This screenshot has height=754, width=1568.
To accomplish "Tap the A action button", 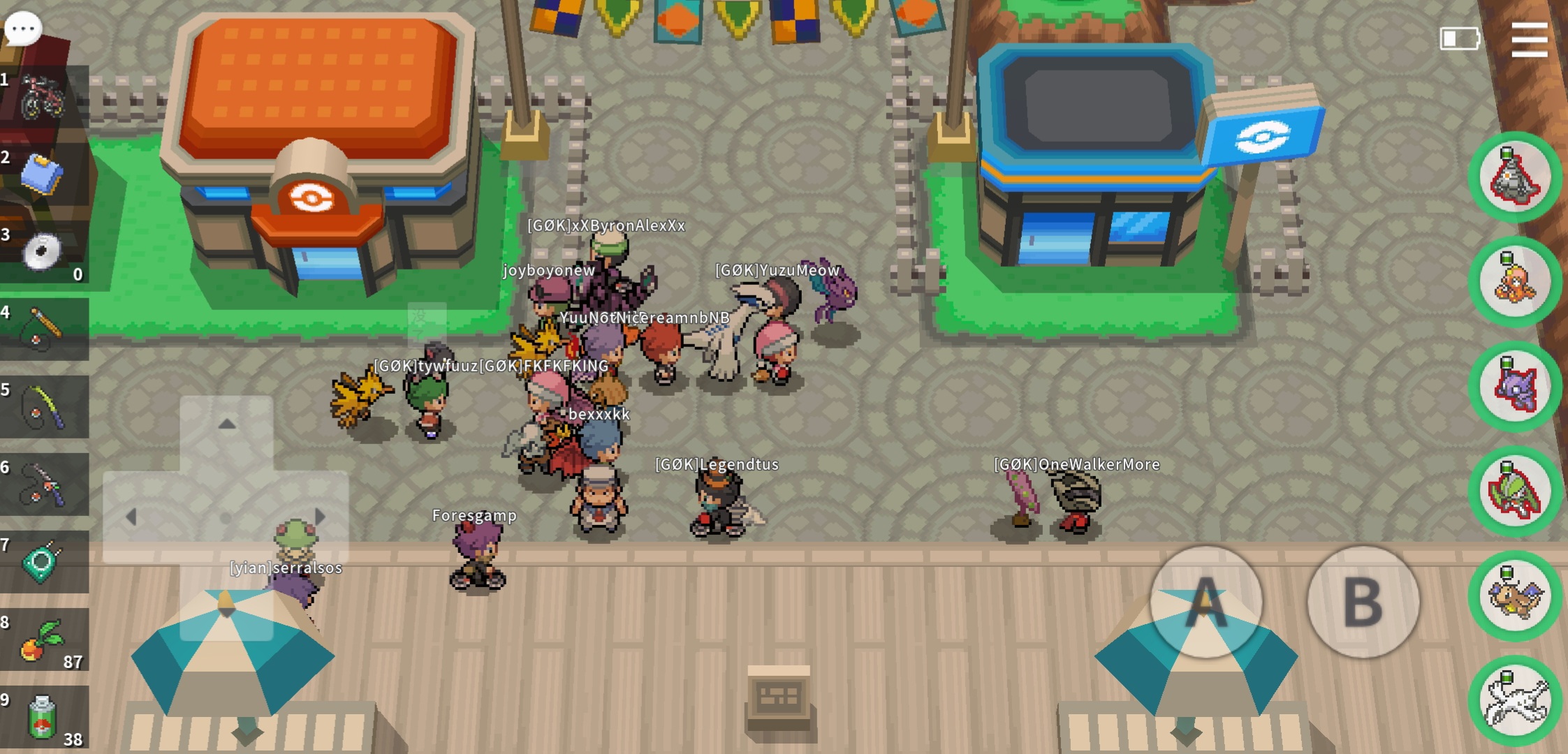I will 1206,602.
